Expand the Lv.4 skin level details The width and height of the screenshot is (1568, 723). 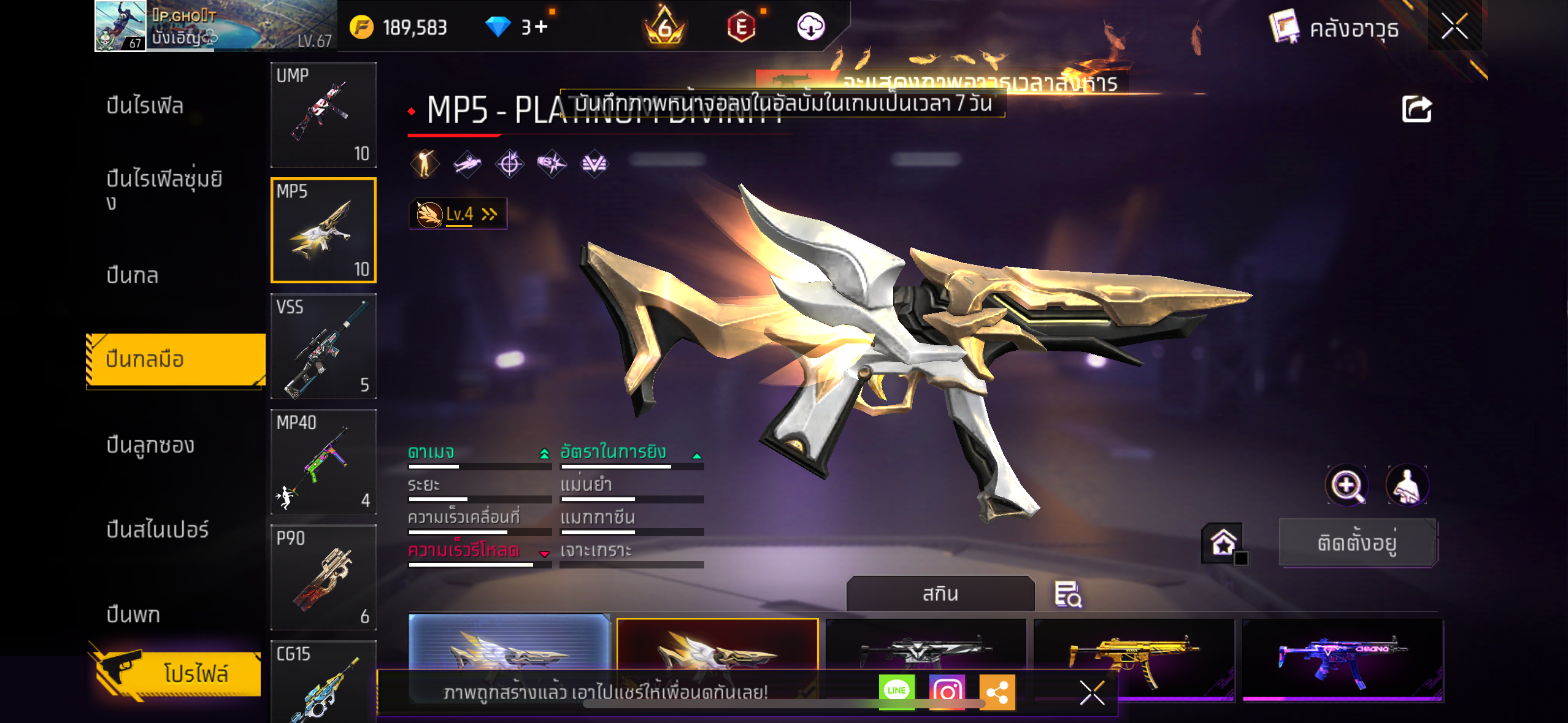click(x=458, y=214)
